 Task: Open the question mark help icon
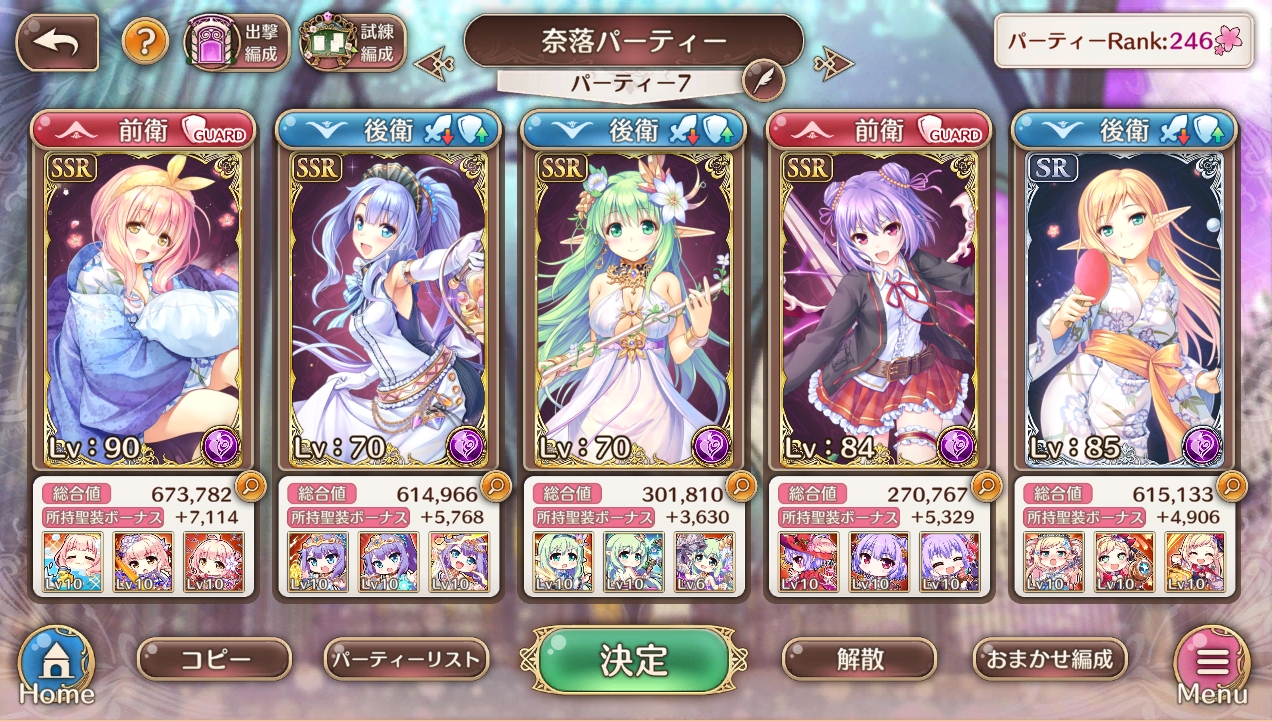point(145,42)
